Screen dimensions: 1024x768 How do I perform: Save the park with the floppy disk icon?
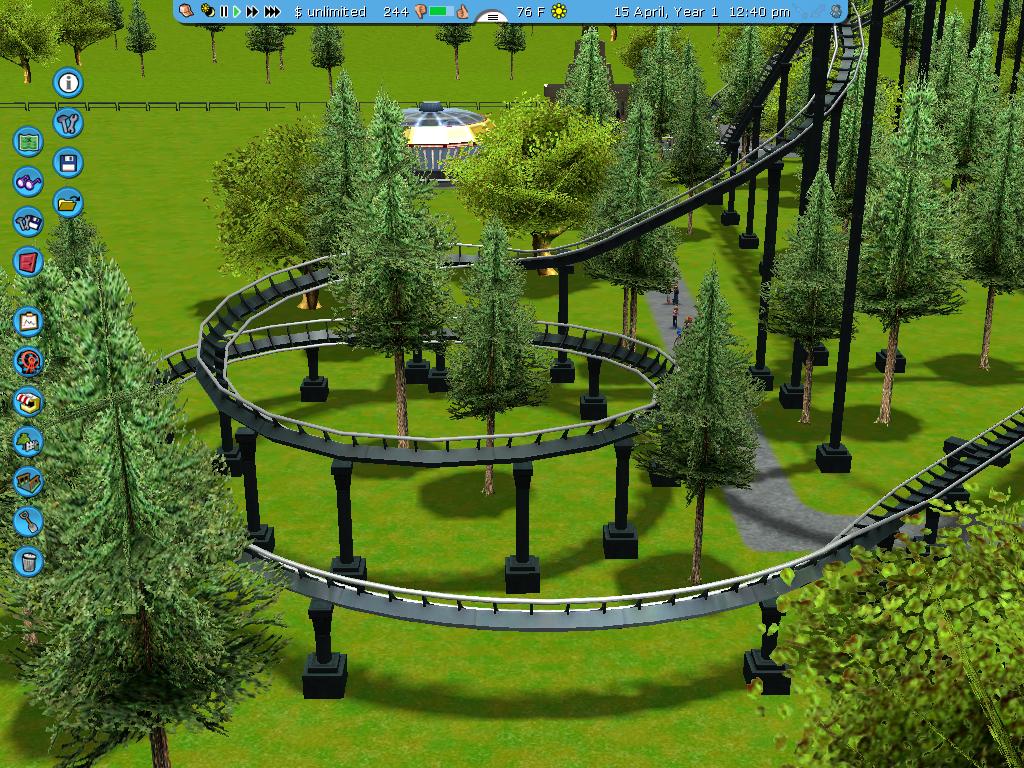point(68,163)
